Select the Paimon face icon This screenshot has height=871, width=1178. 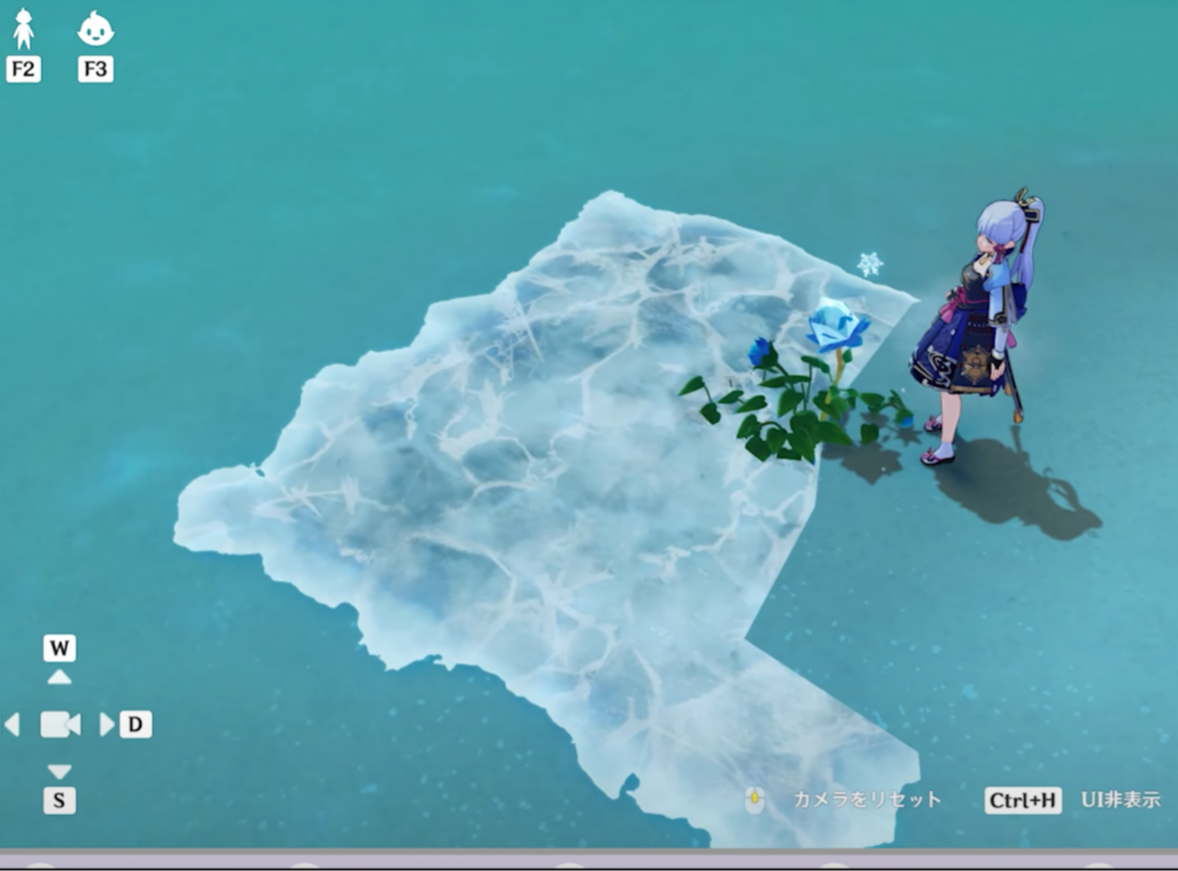pyautogui.click(x=95, y=30)
